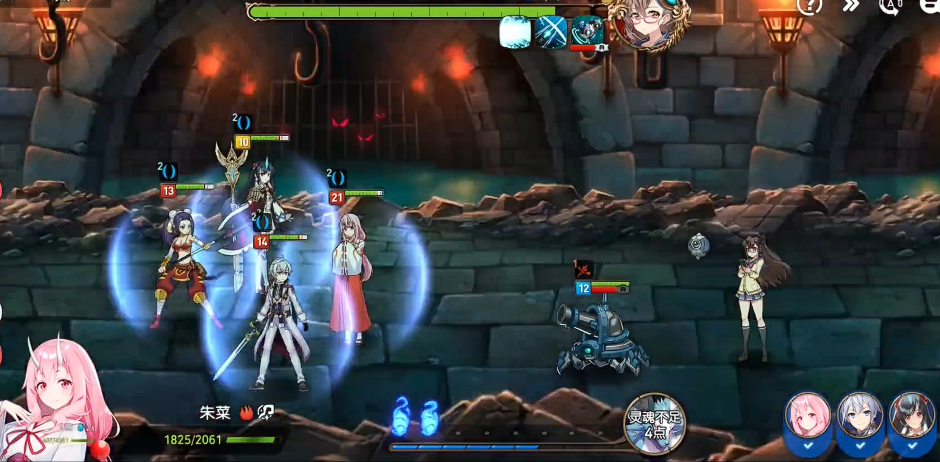Toggle fast-forward battle speed arrows
Screen dimensions: 940x462
851,6
